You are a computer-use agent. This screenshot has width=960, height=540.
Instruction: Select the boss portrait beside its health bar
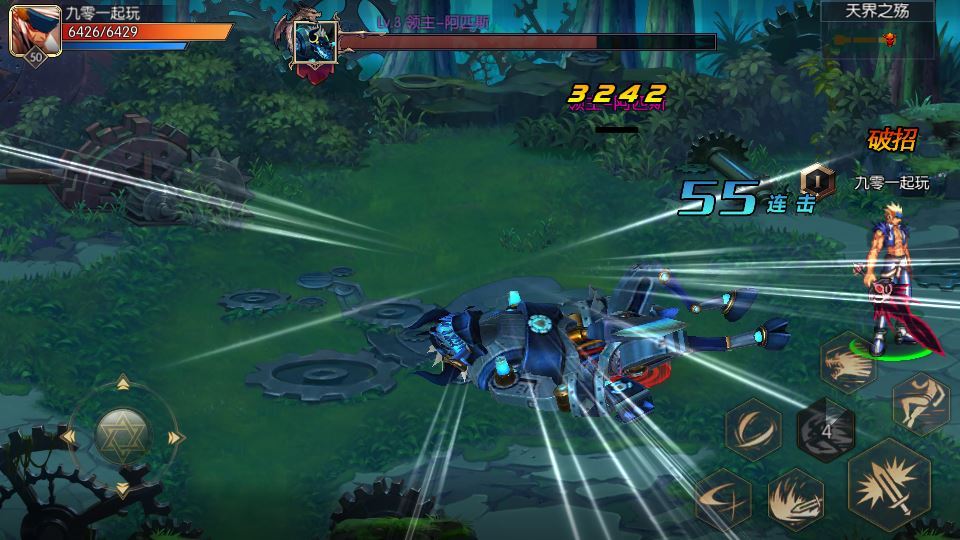(313, 44)
